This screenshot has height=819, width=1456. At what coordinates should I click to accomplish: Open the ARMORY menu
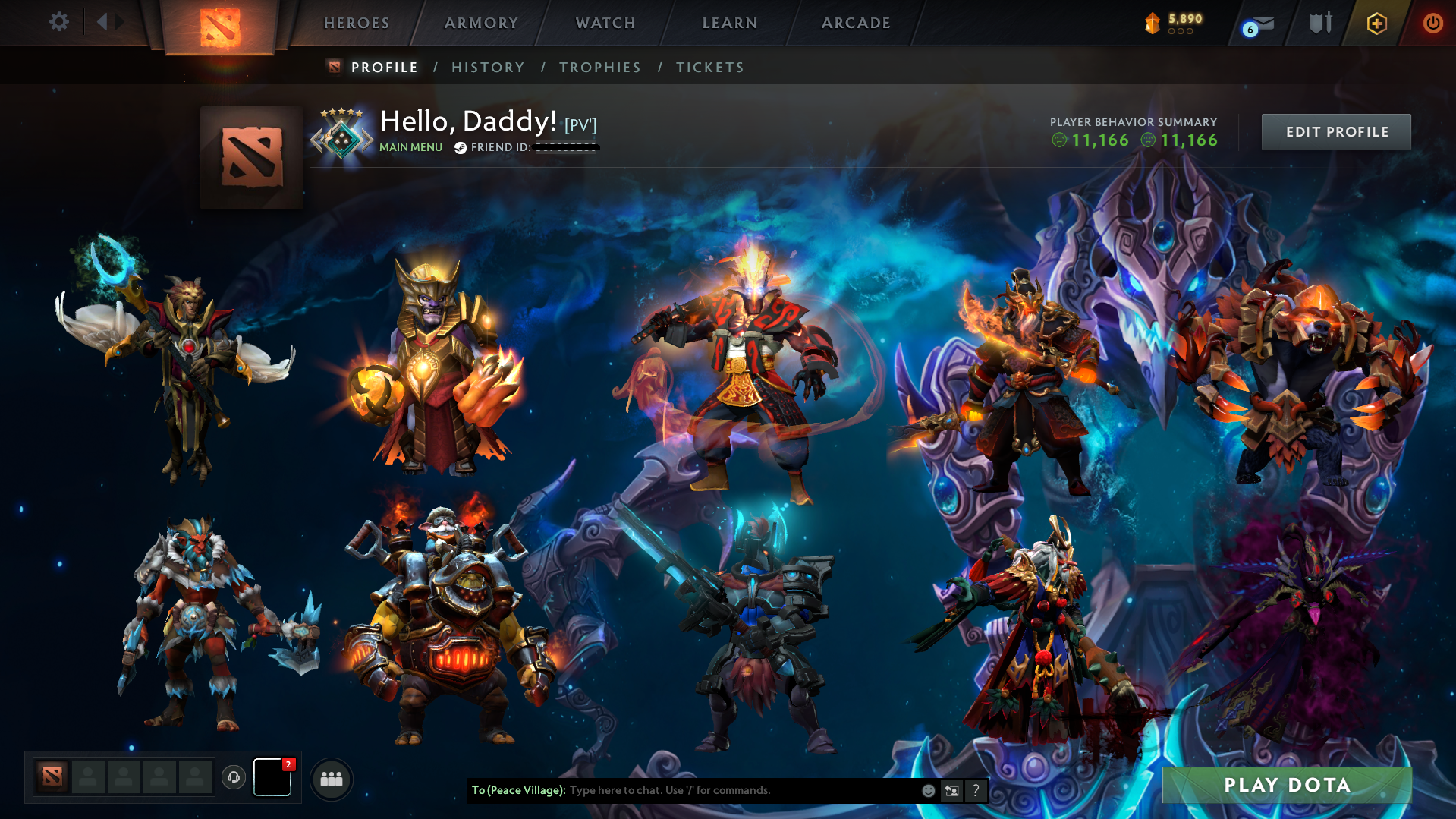click(x=481, y=23)
